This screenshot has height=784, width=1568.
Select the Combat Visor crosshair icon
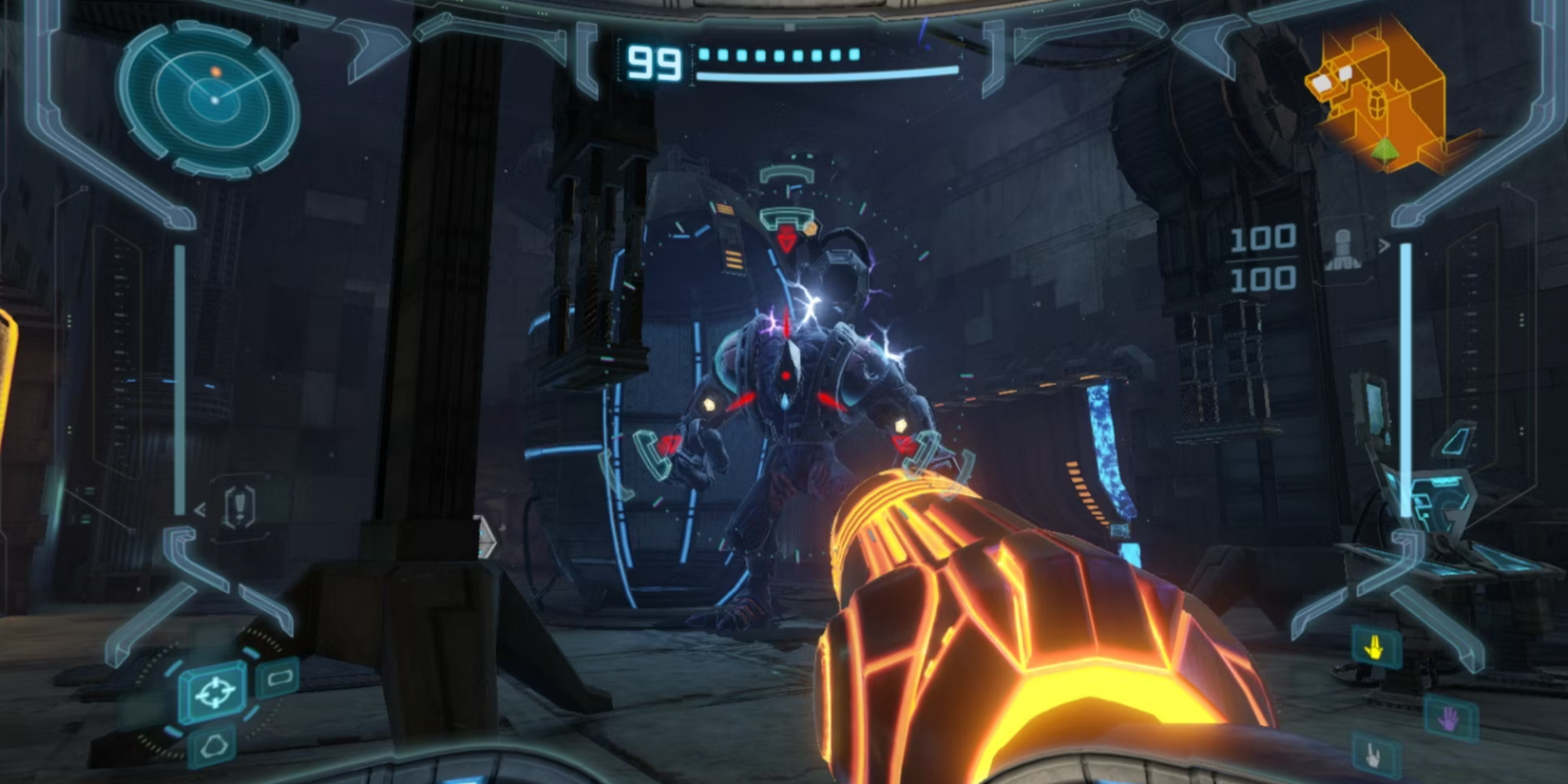[x=215, y=693]
